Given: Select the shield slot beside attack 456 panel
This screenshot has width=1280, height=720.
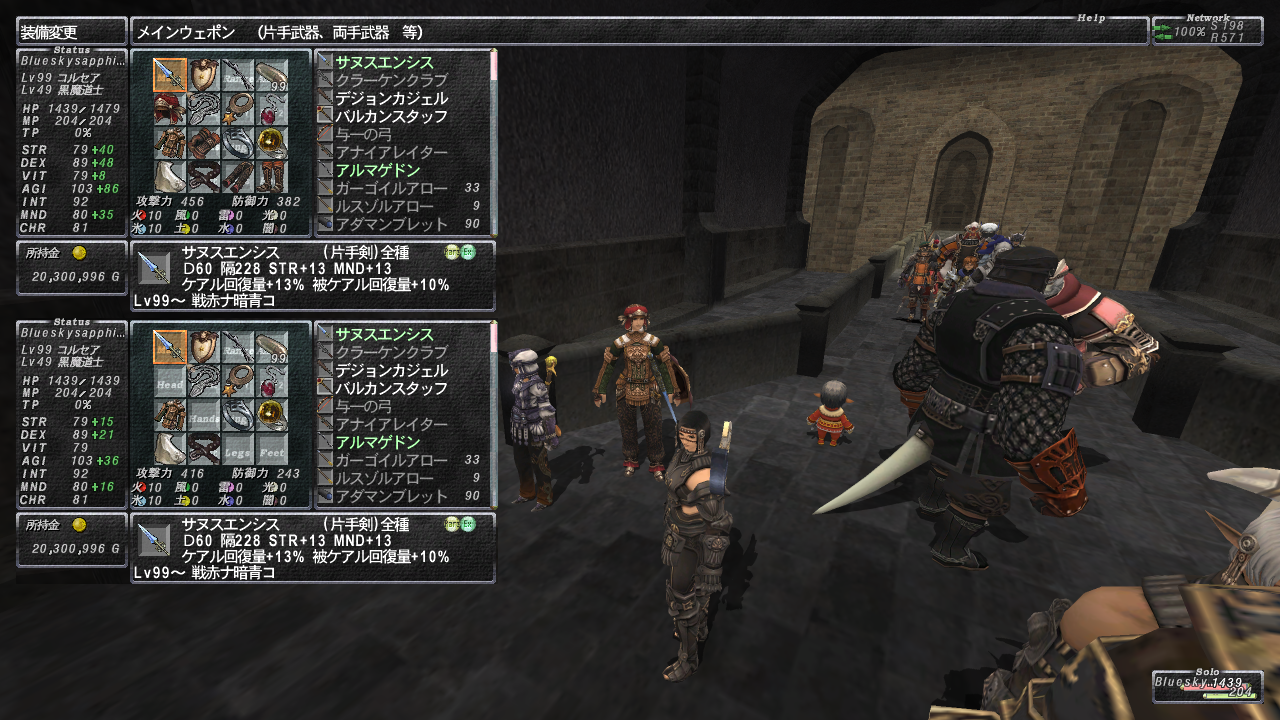Looking at the screenshot, I should point(203,73).
